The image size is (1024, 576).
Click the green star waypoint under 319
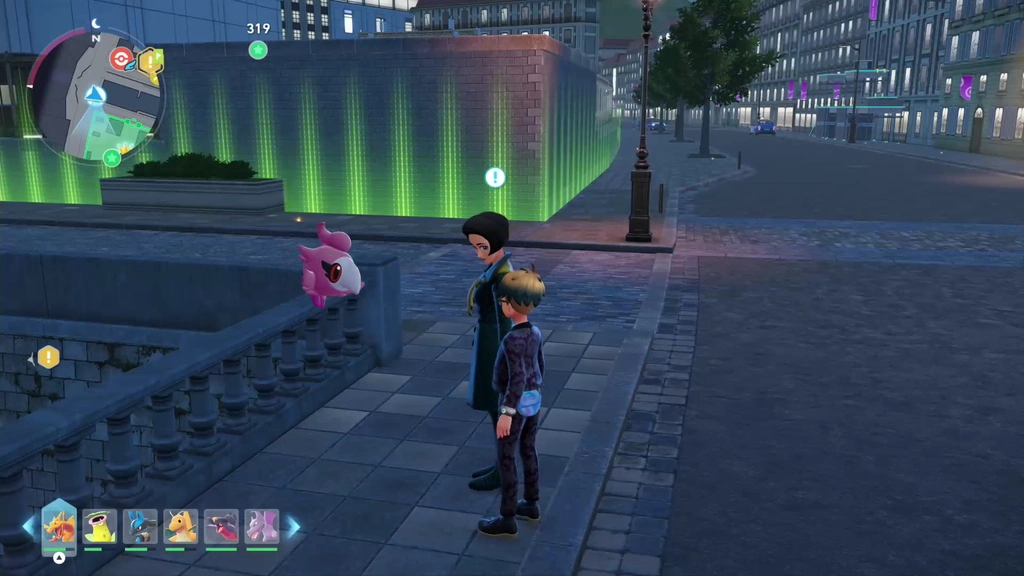(258, 50)
